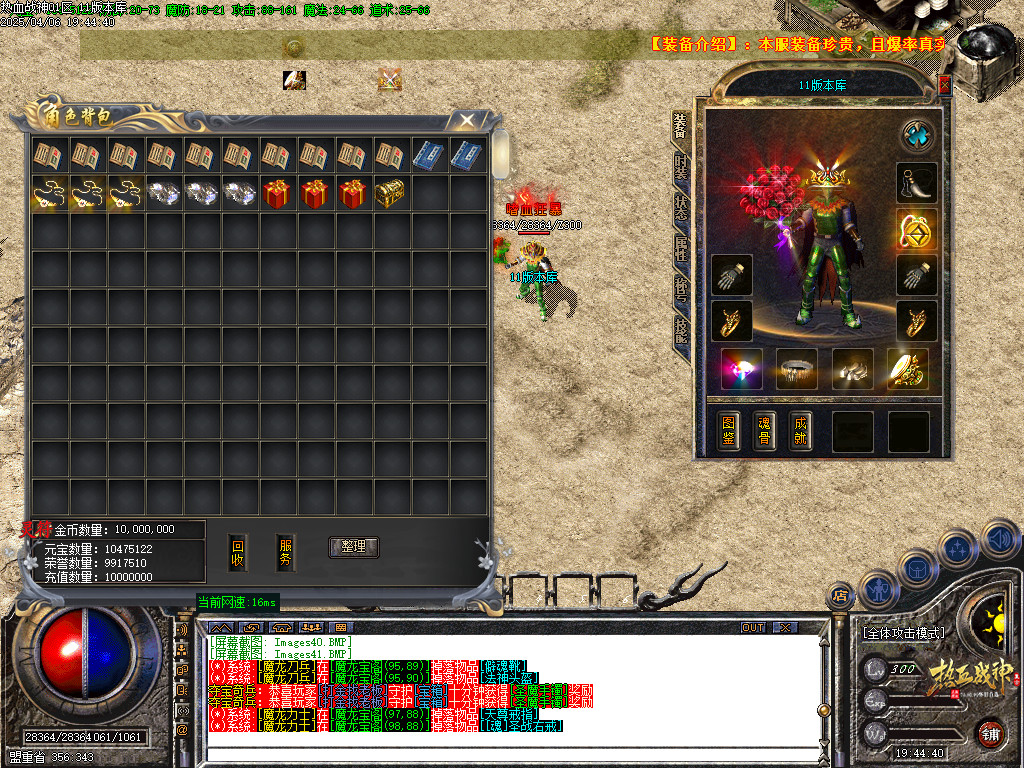
Task: Click the 整理 sort button
Action: point(353,546)
